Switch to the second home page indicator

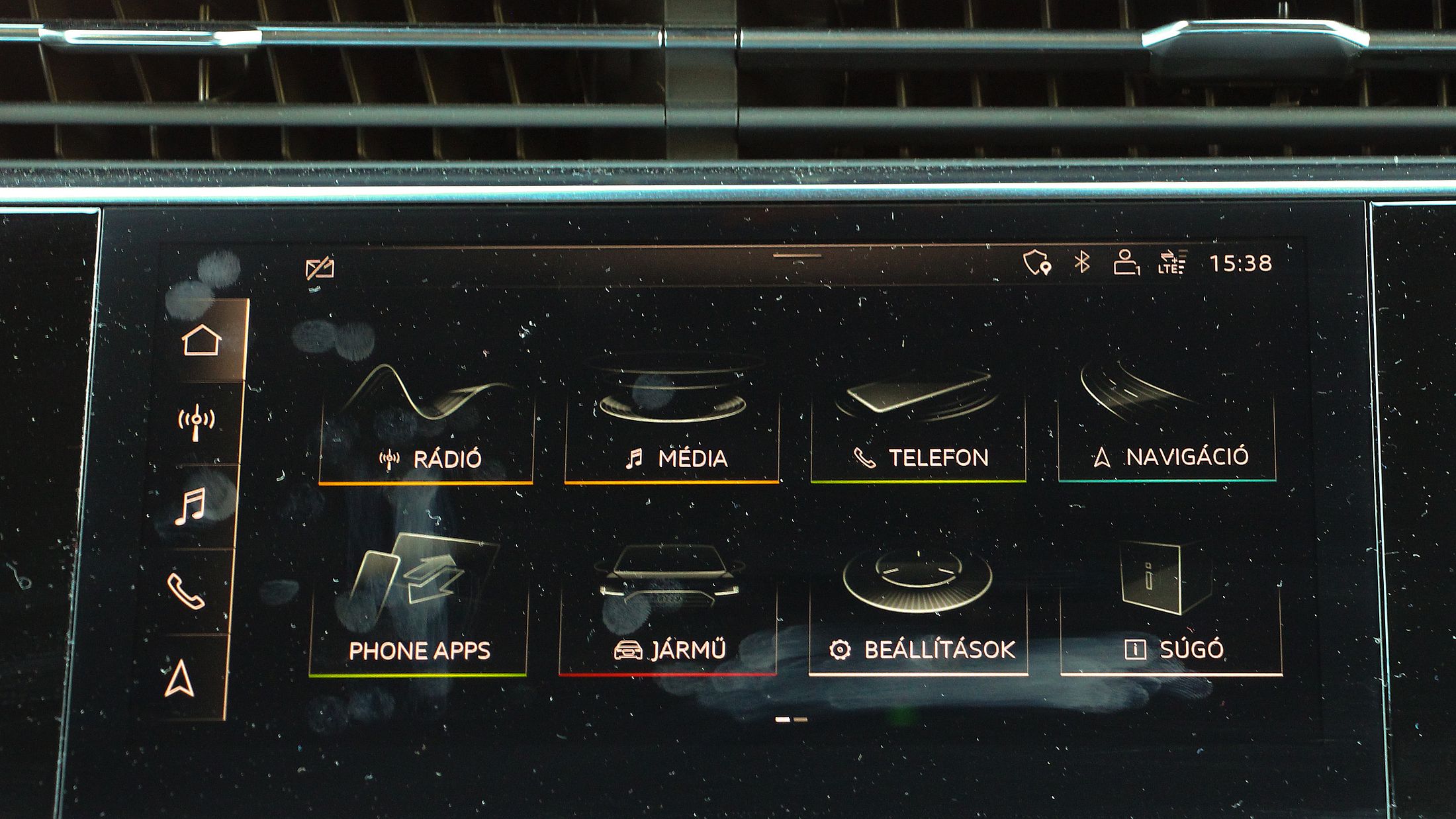click(x=800, y=719)
